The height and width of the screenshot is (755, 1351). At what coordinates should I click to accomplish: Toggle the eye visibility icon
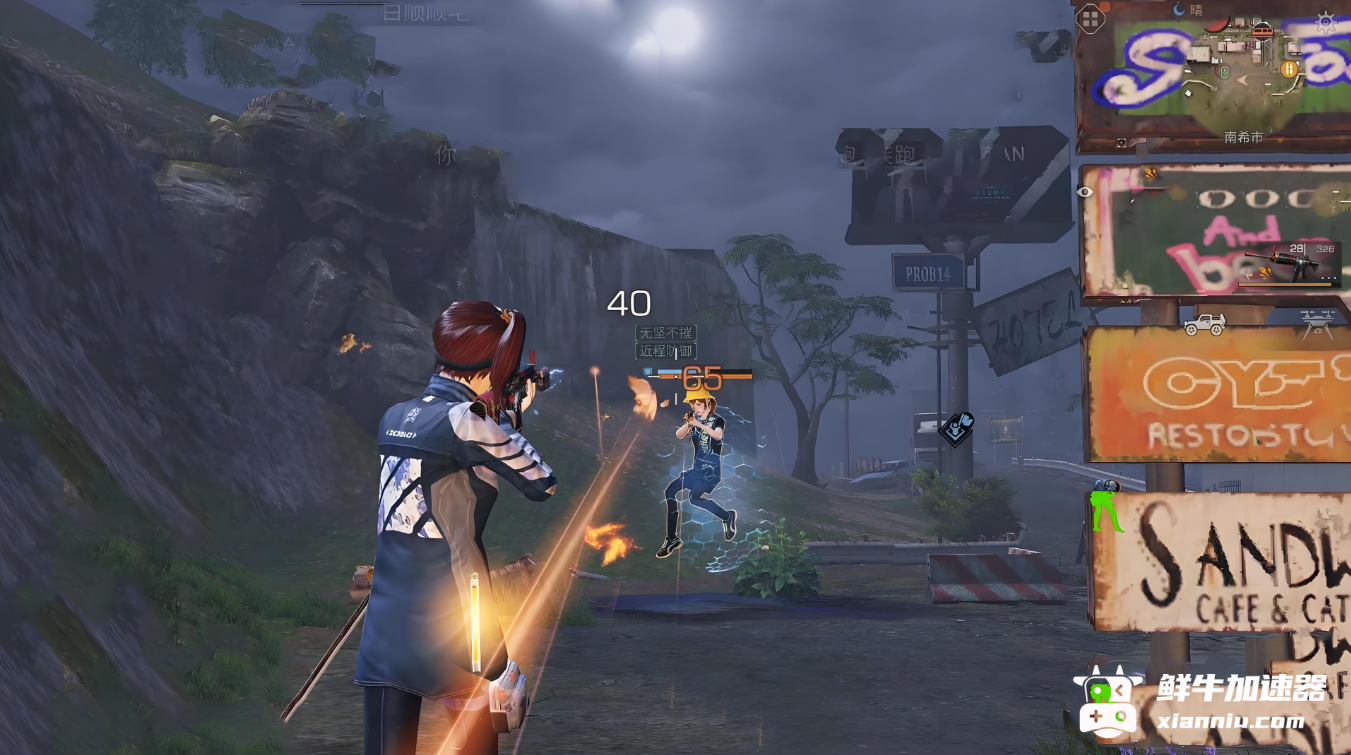1086,192
